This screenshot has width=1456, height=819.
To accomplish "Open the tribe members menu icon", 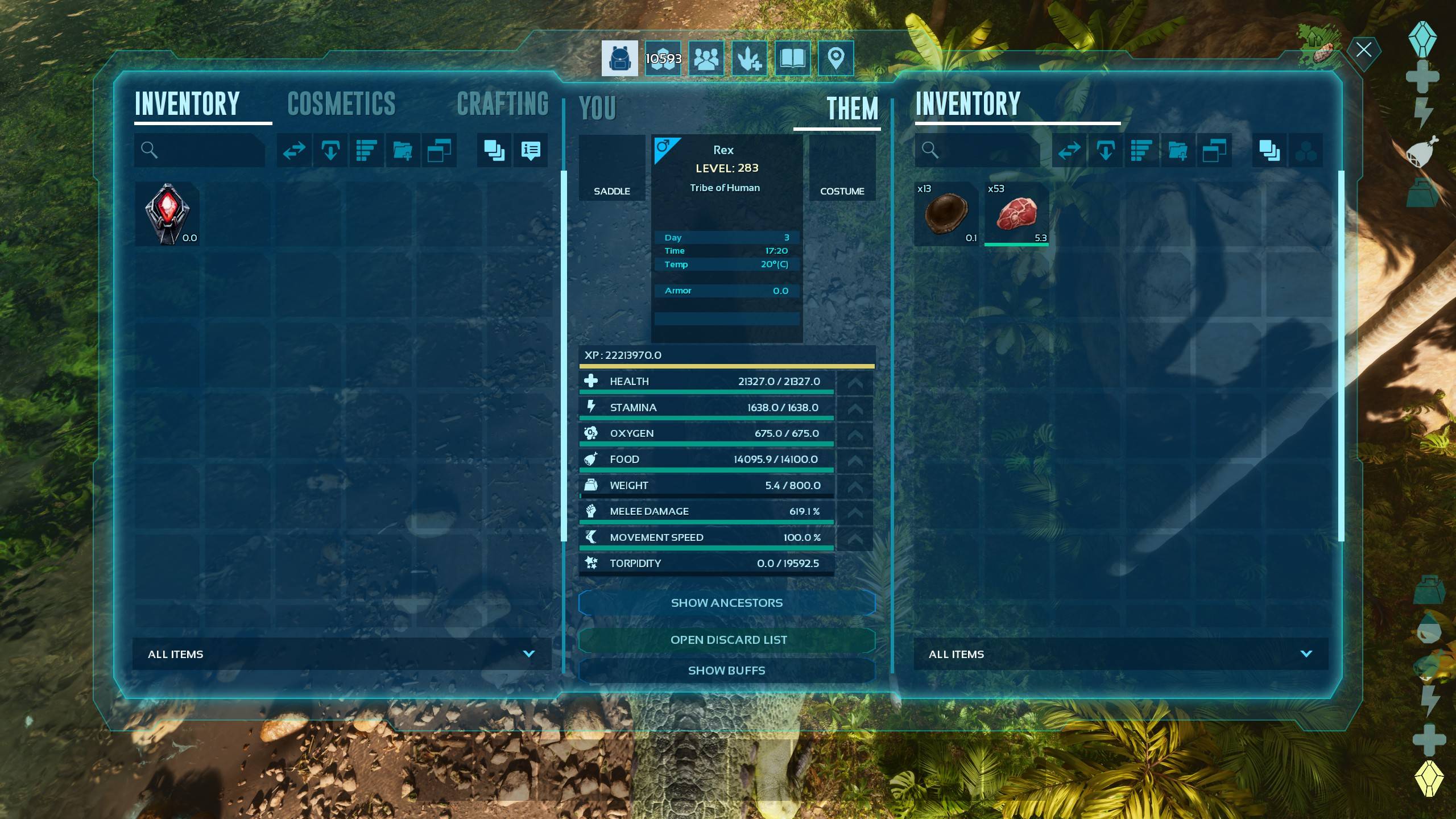I will [706, 58].
